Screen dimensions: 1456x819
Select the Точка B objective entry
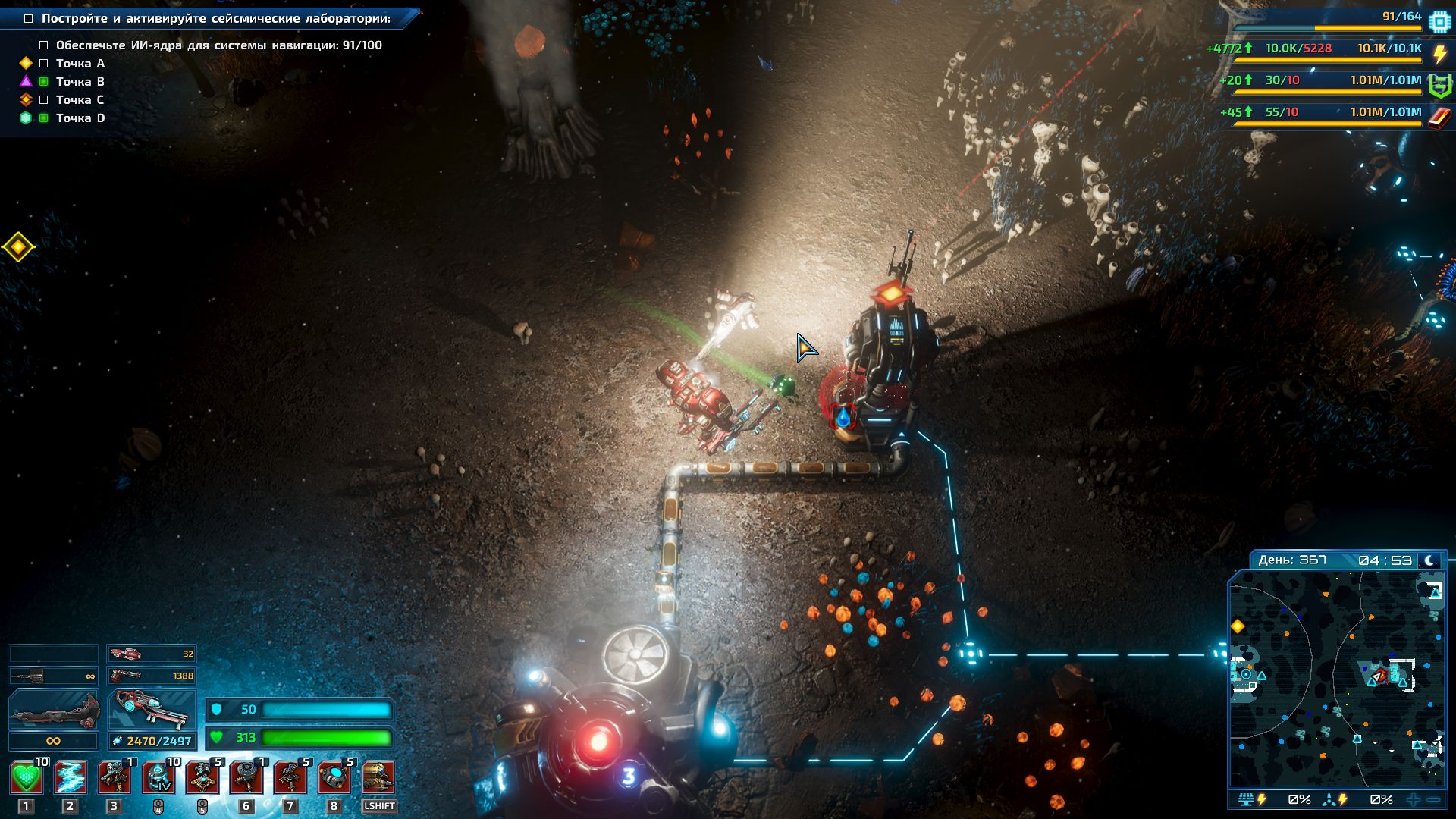[80, 82]
